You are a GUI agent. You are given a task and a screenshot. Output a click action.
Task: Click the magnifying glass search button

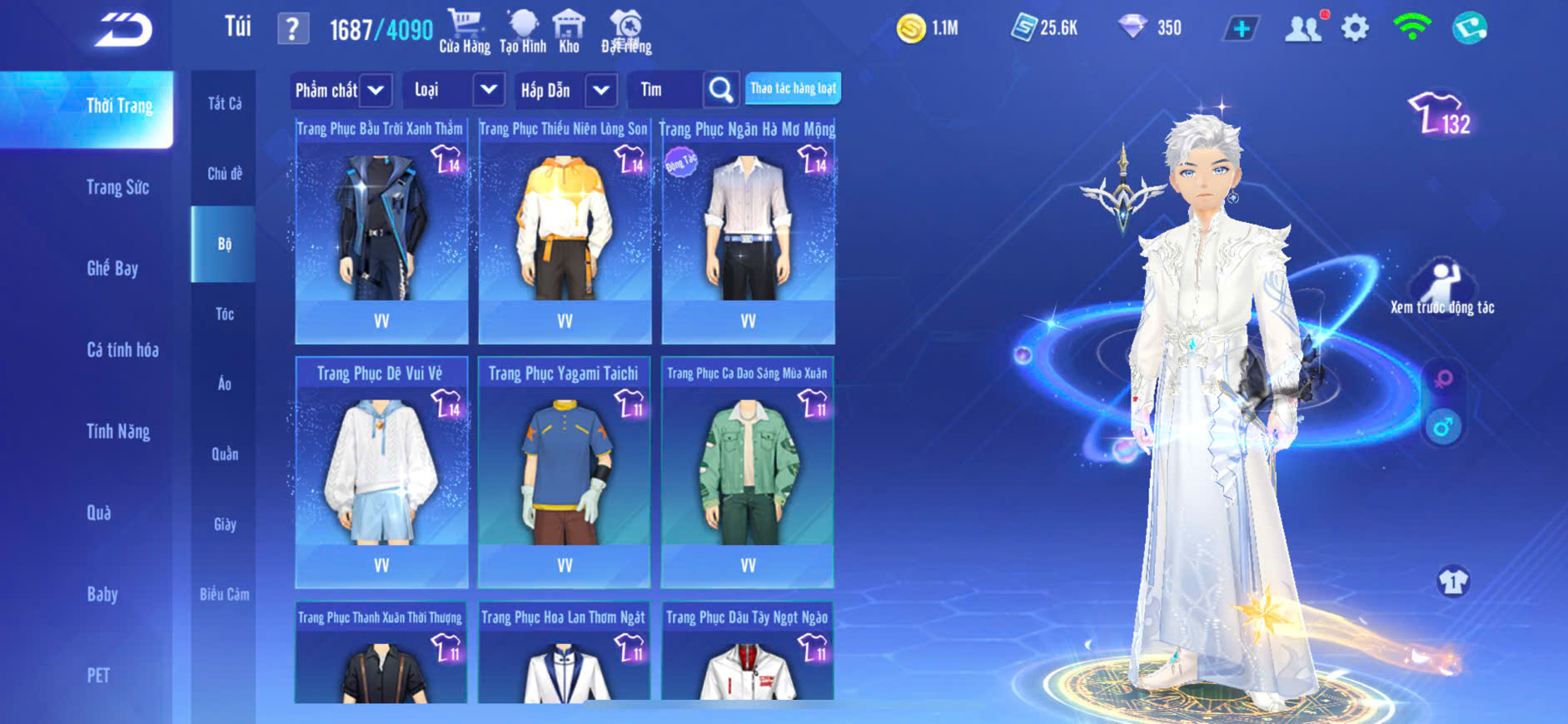[x=720, y=89]
